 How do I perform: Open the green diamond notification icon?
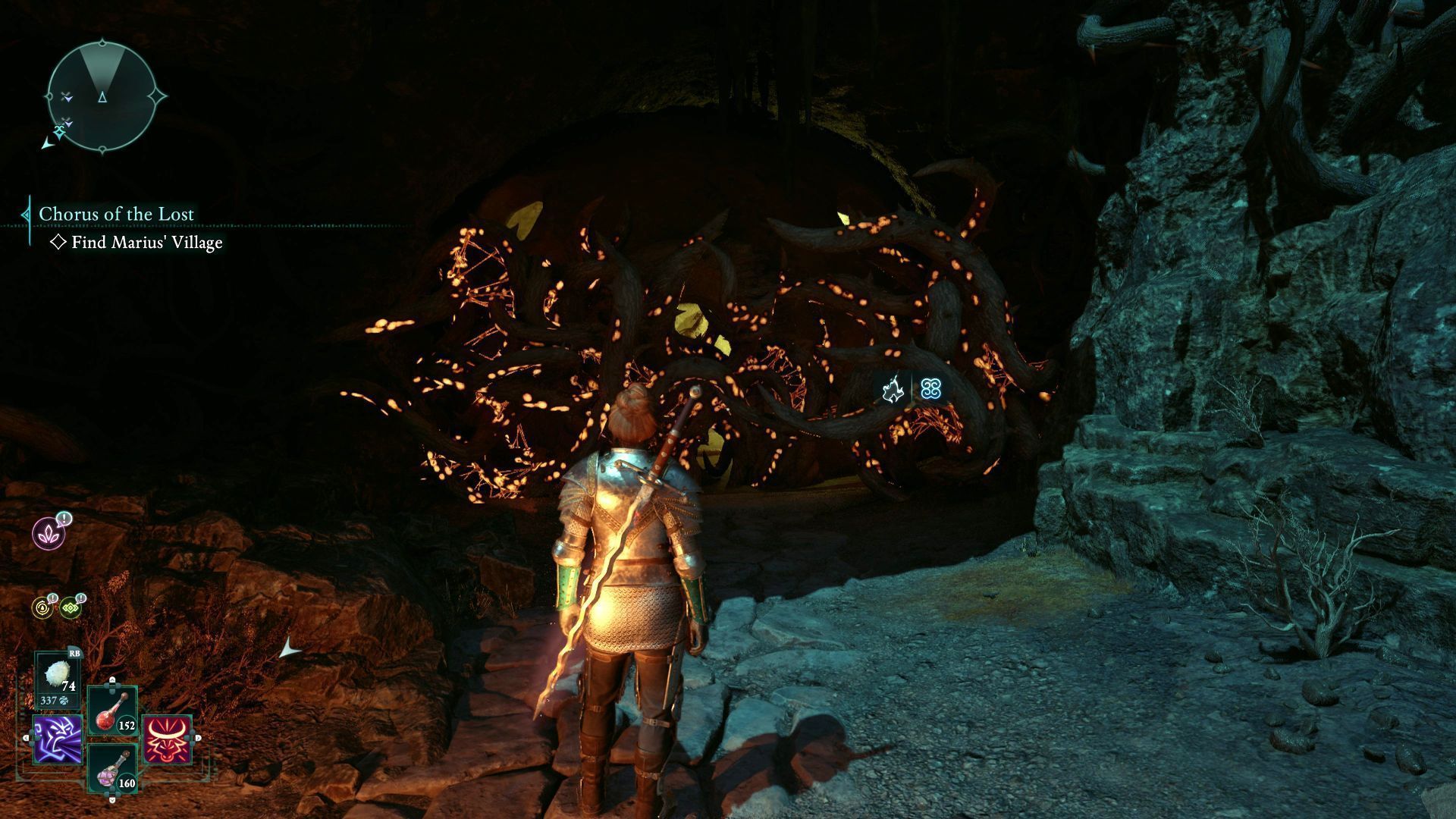(x=71, y=607)
